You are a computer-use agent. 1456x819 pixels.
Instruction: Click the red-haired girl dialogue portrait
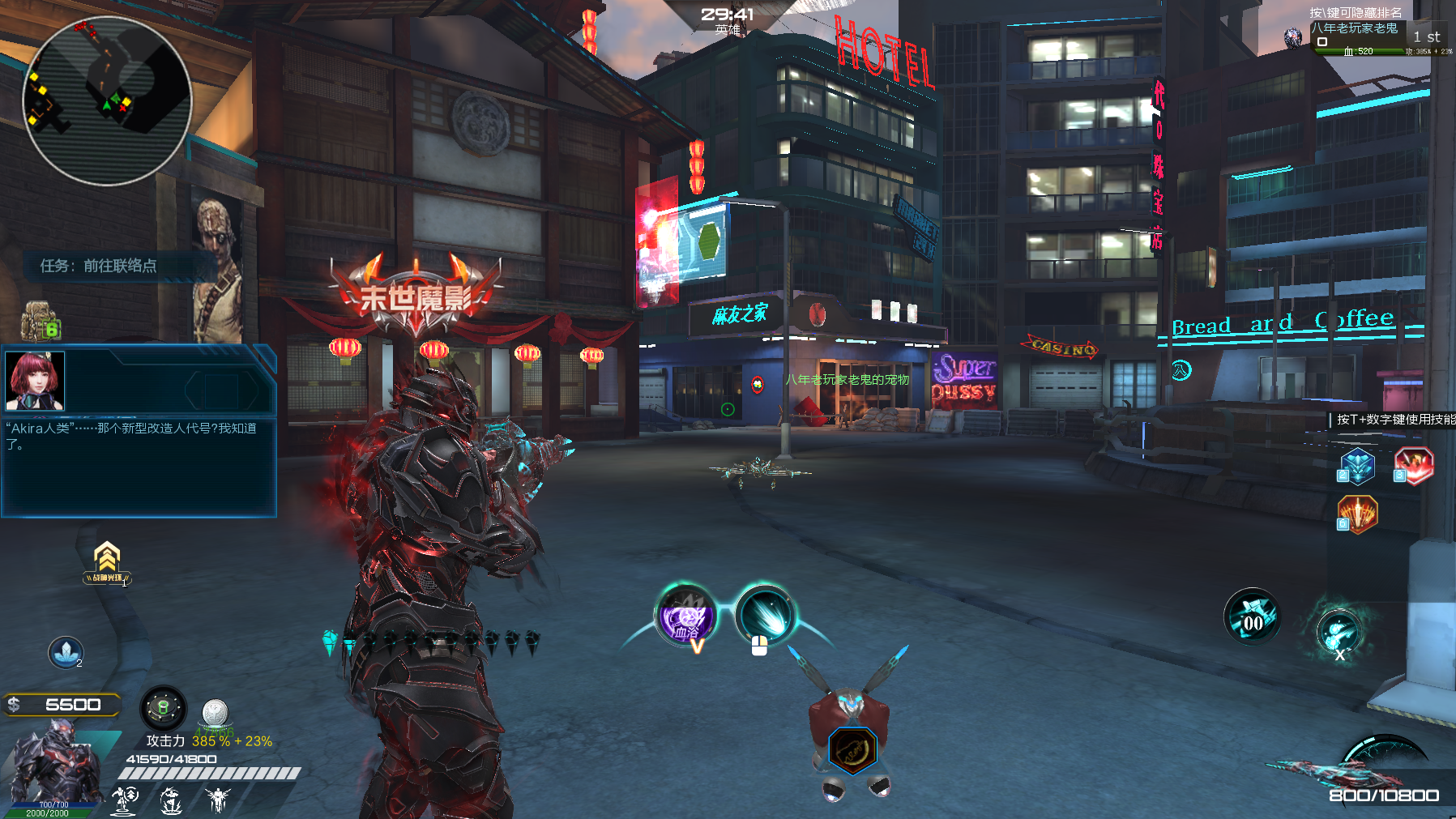point(35,381)
